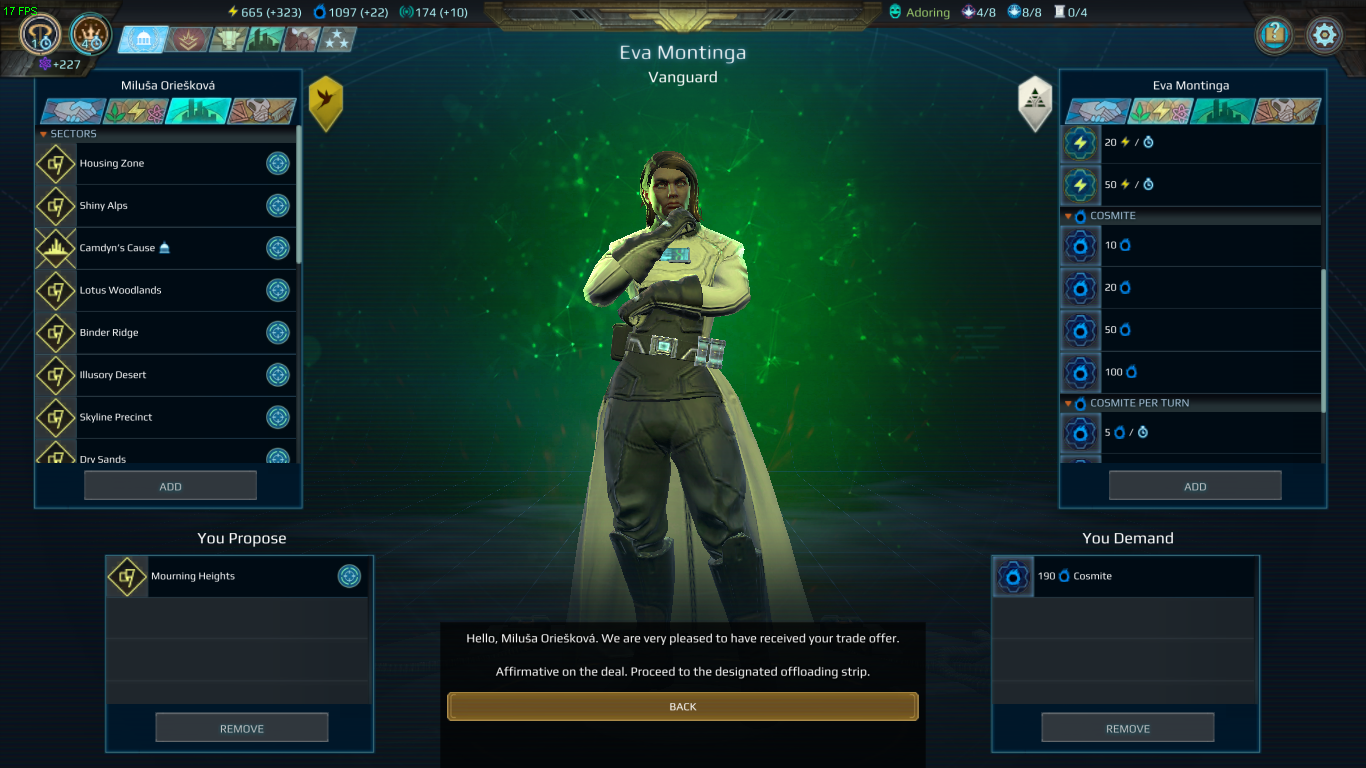
Task: Toggle the globe marker on Shiny Alps
Action: tap(278, 206)
